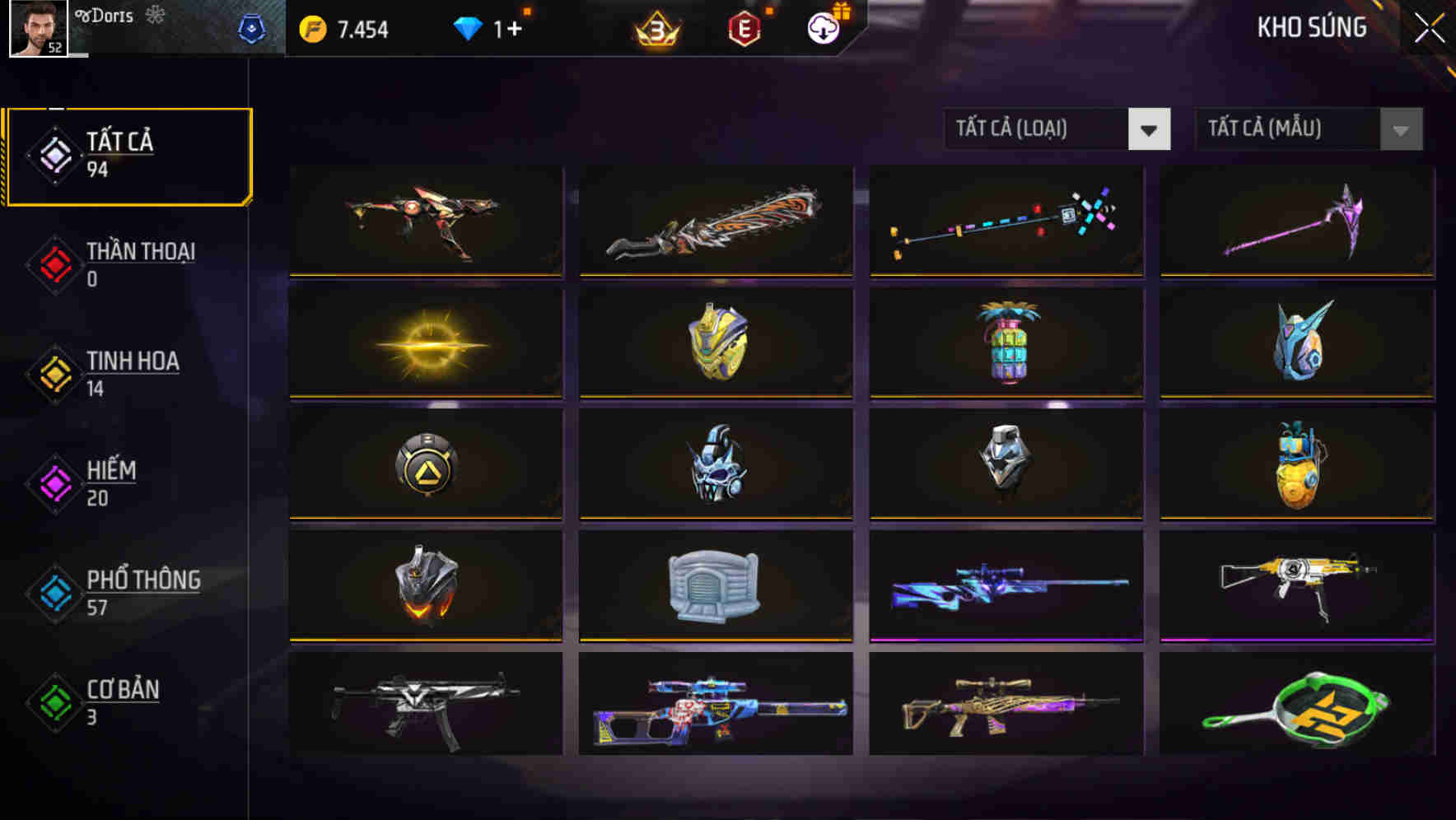
Task: Open the TẤT CẢ (LOẠI) dropdown
Action: click(1057, 129)
